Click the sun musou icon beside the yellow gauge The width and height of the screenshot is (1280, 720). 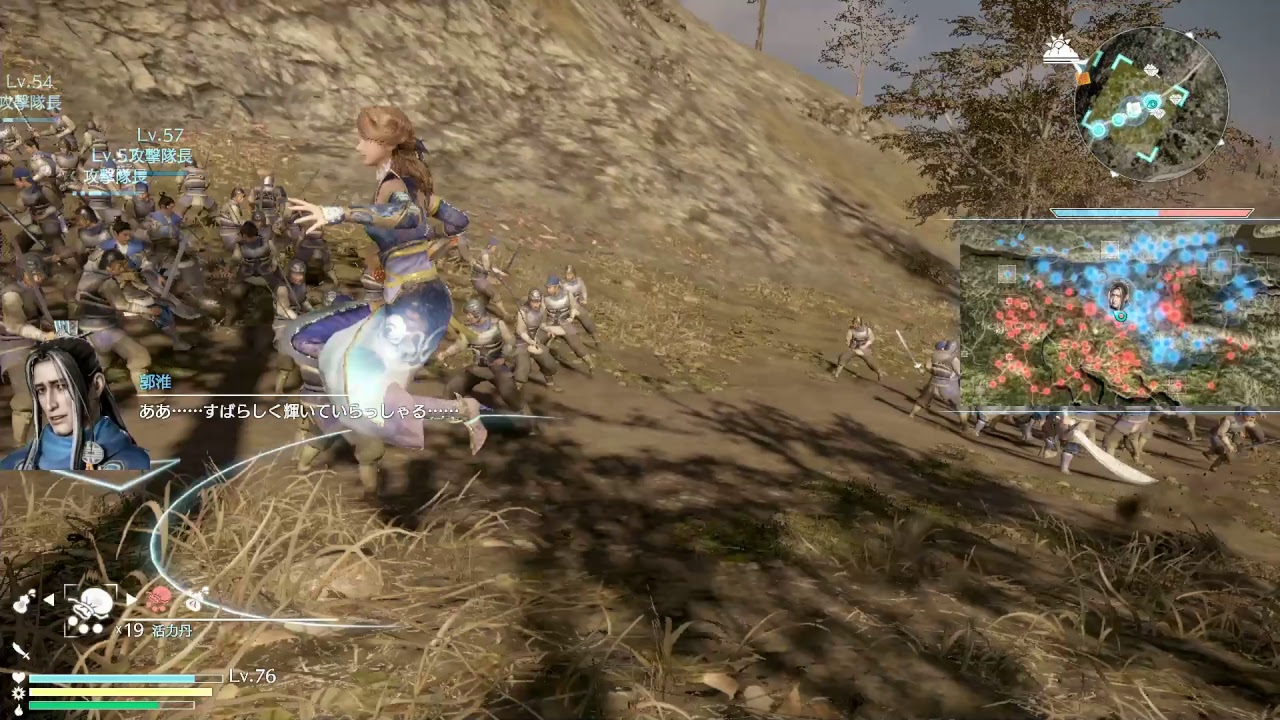(x=19, y=692)
